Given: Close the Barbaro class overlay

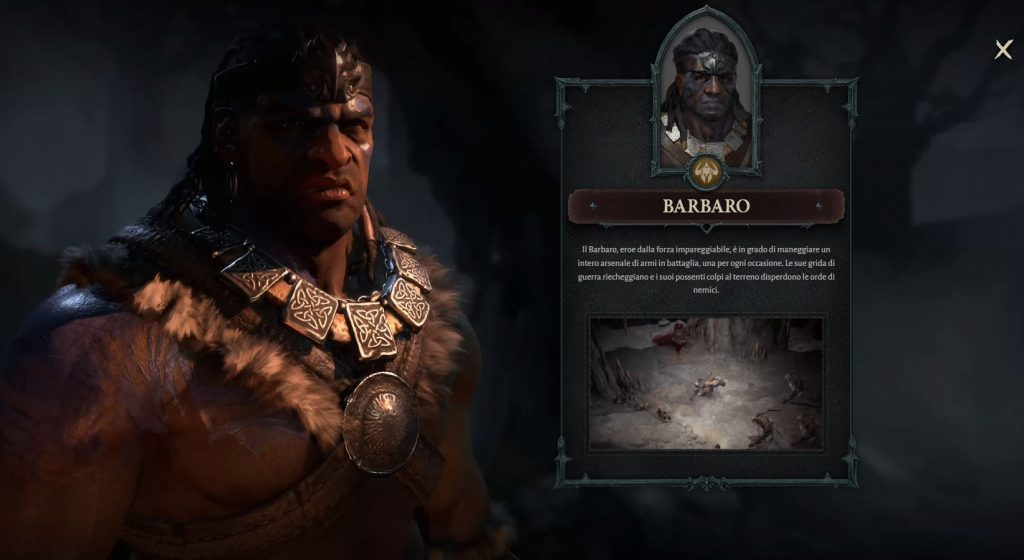Looking at the screenshot, I should pyautogui.click(x=1003, y=50).
